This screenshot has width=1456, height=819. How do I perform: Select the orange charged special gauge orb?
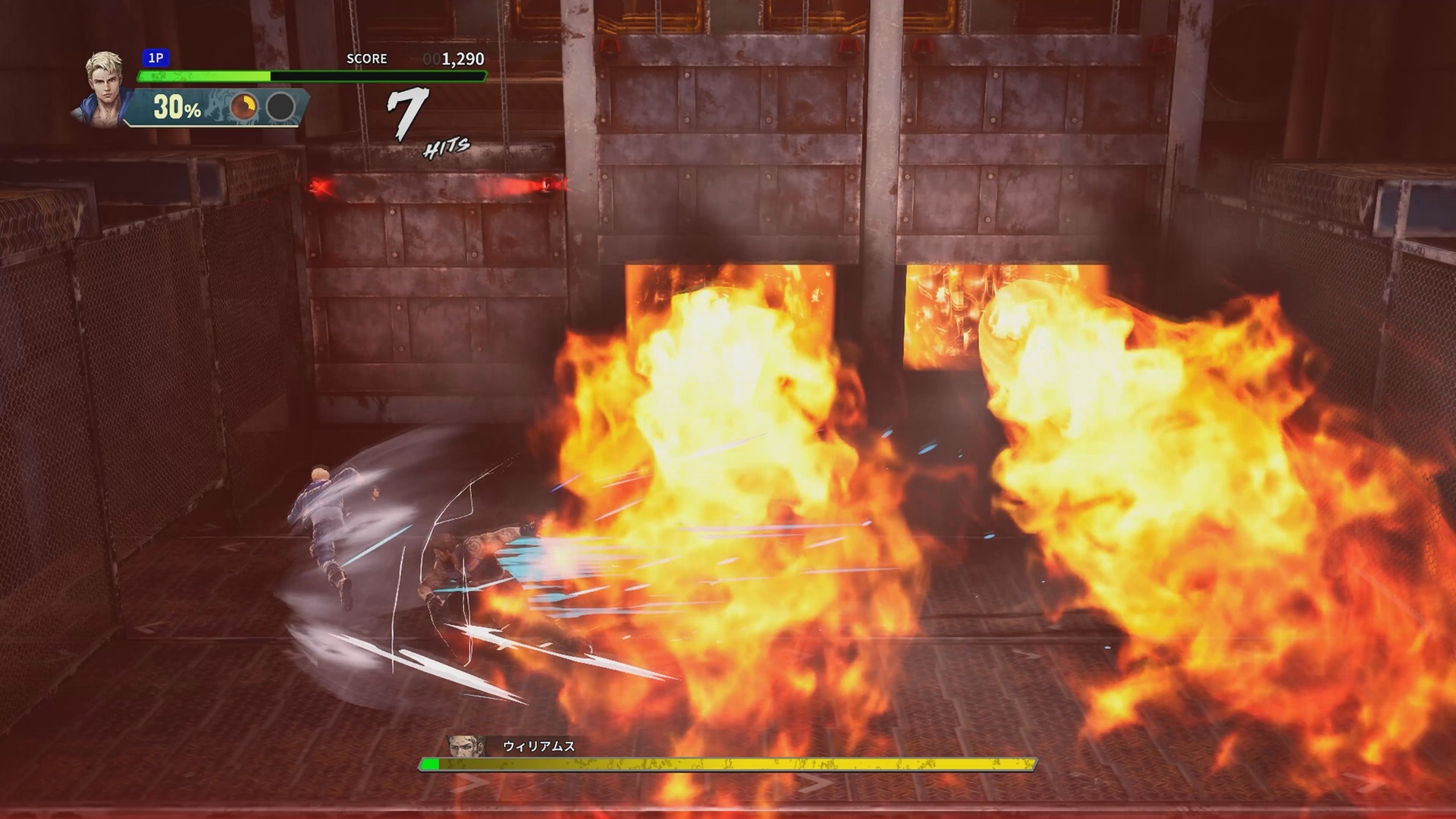pos(243,107)
